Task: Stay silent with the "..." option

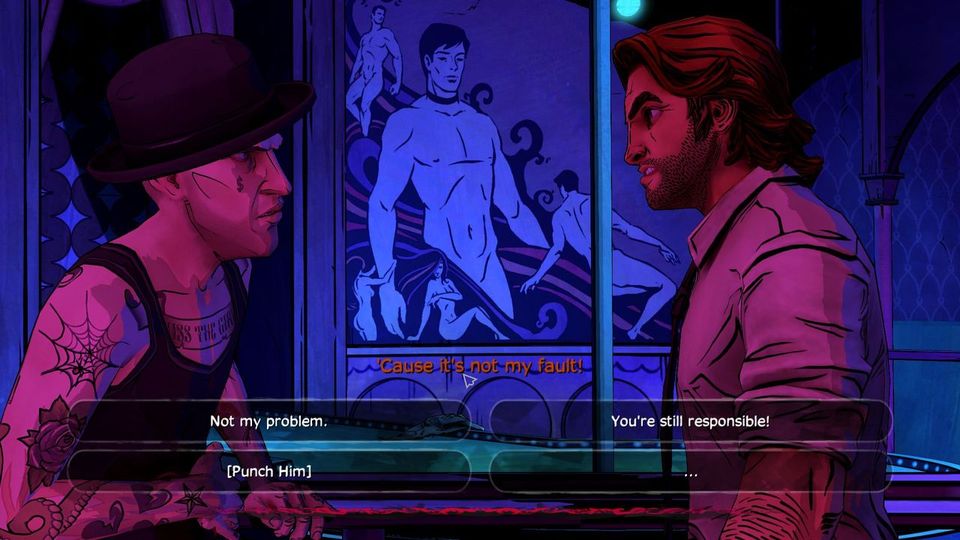Action: tap(690, 471)
